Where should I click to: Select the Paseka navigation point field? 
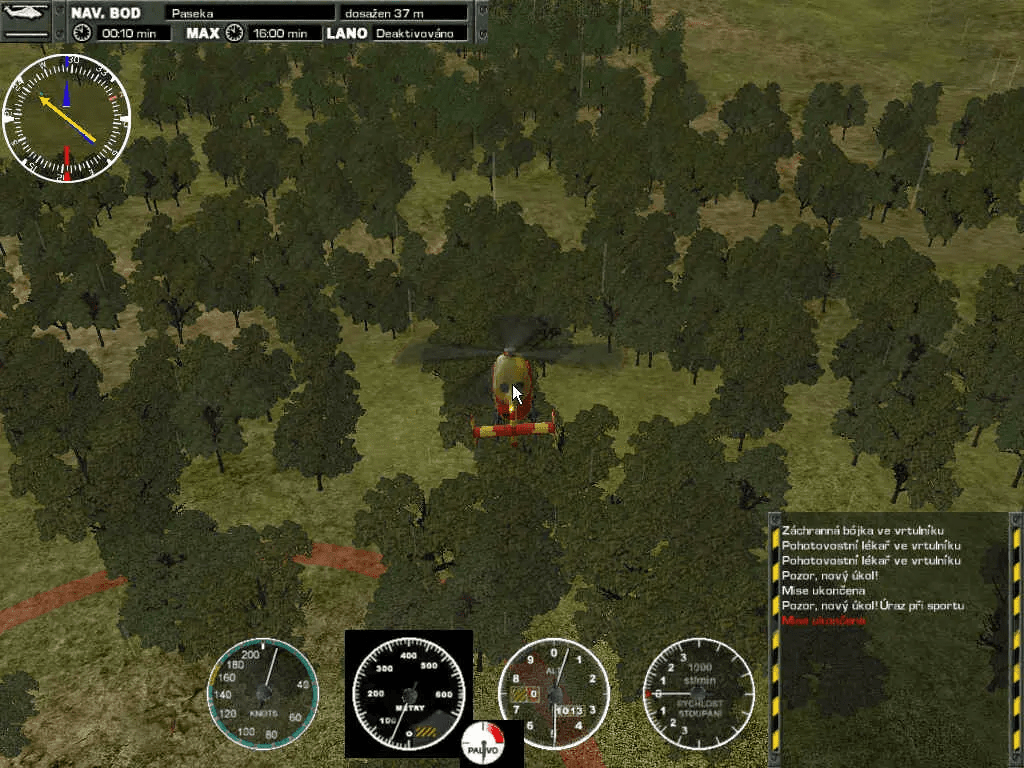pyautogui.click(x=250, y=13)
